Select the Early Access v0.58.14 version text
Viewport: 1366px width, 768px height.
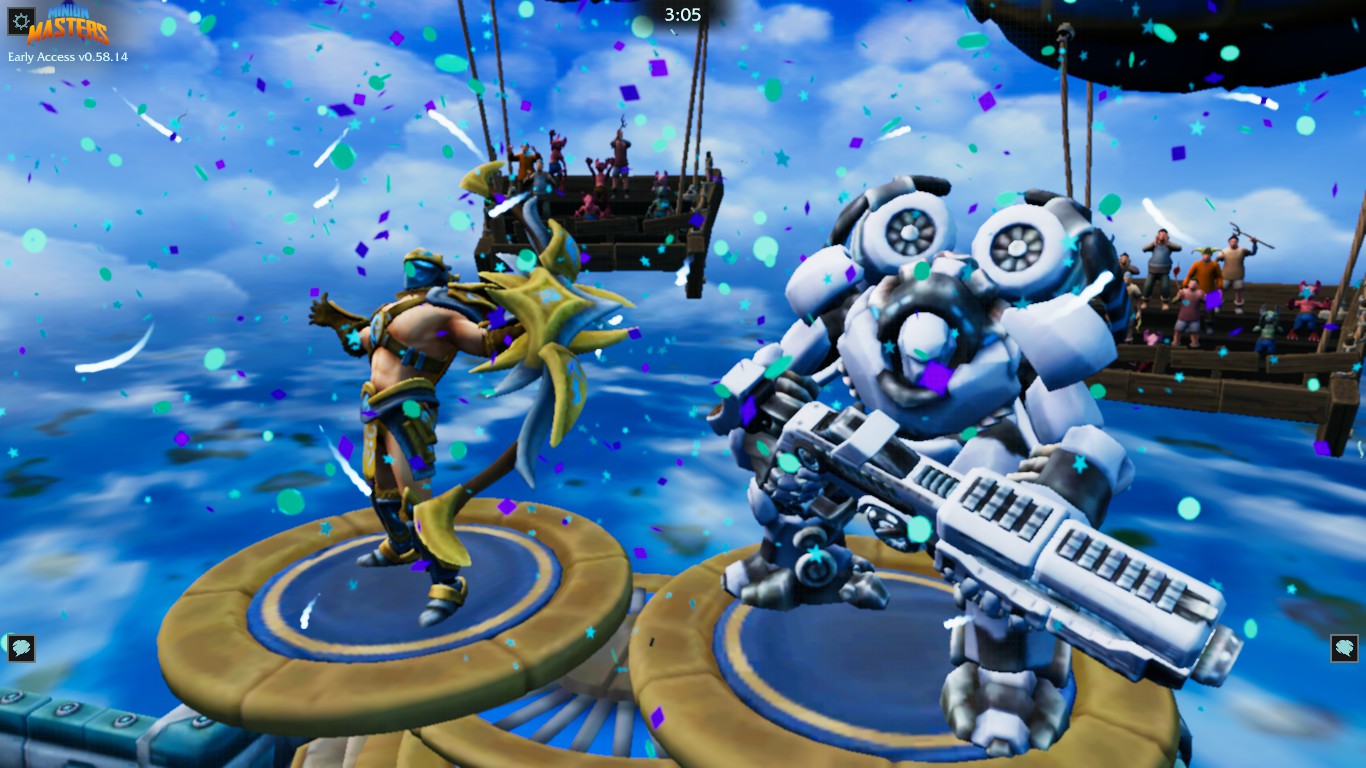click(66, 57)
